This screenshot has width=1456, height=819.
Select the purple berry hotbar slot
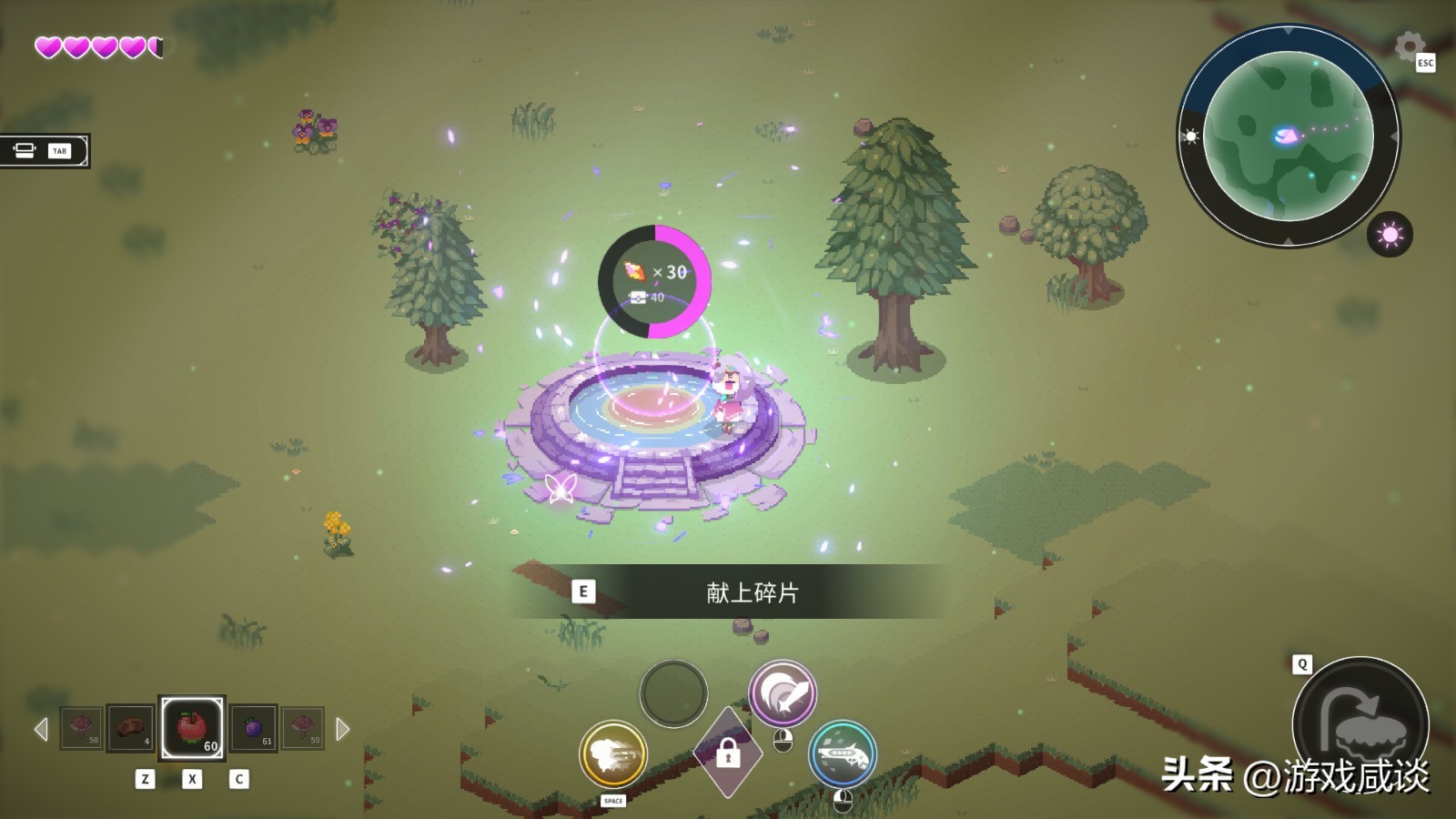254,728
